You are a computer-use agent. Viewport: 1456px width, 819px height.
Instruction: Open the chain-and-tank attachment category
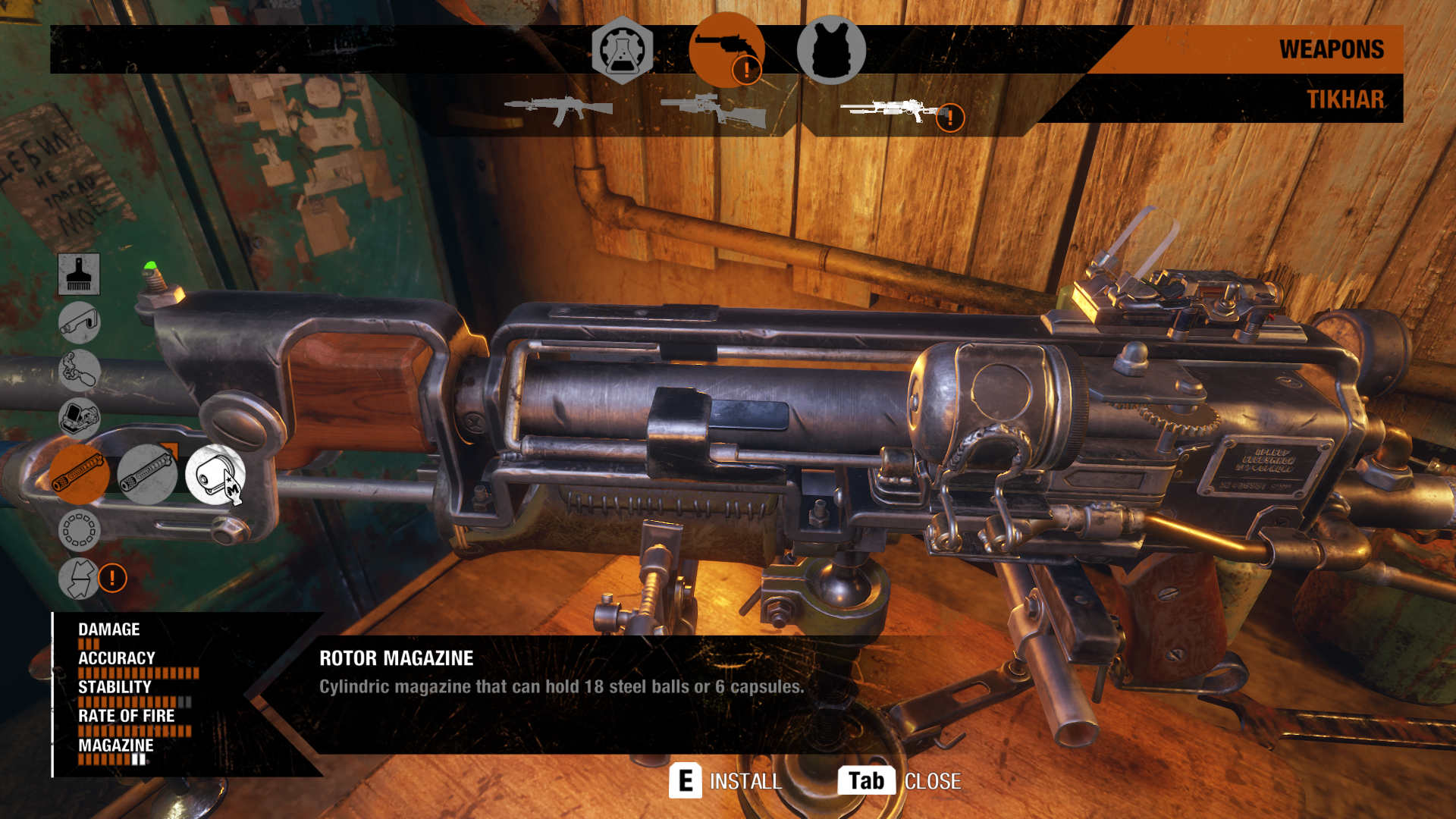pos(79,370)
